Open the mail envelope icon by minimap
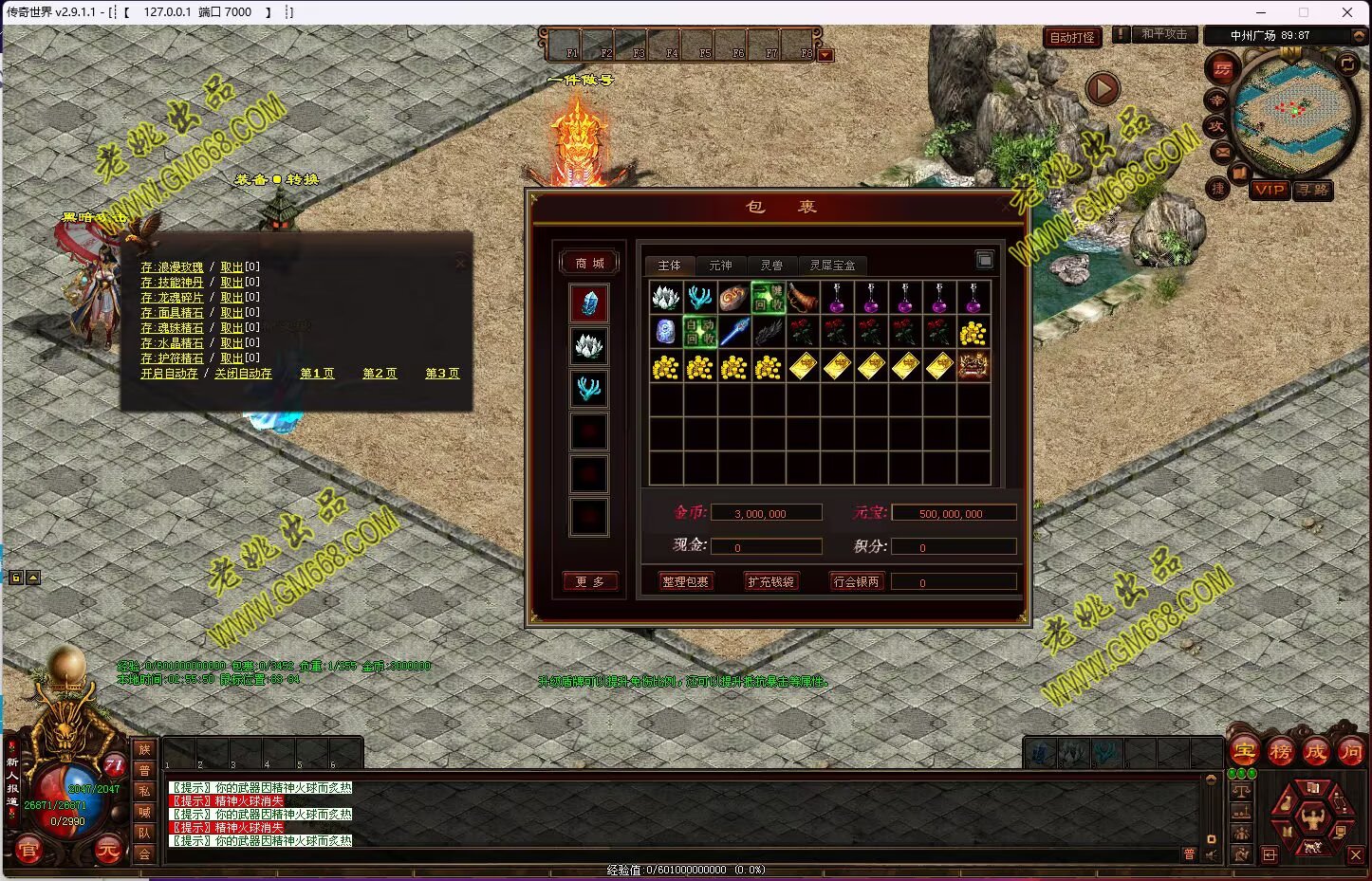This screenshot has height=881, width=1372. pyautogui.click(x=1221, y=151)
